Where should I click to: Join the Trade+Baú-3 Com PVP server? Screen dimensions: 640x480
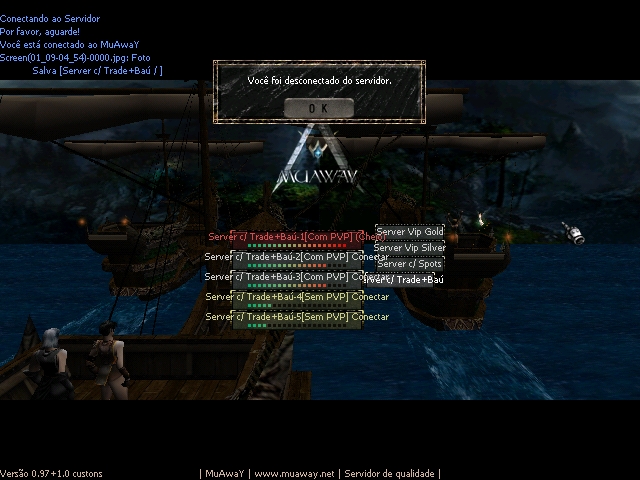[297, 278]
